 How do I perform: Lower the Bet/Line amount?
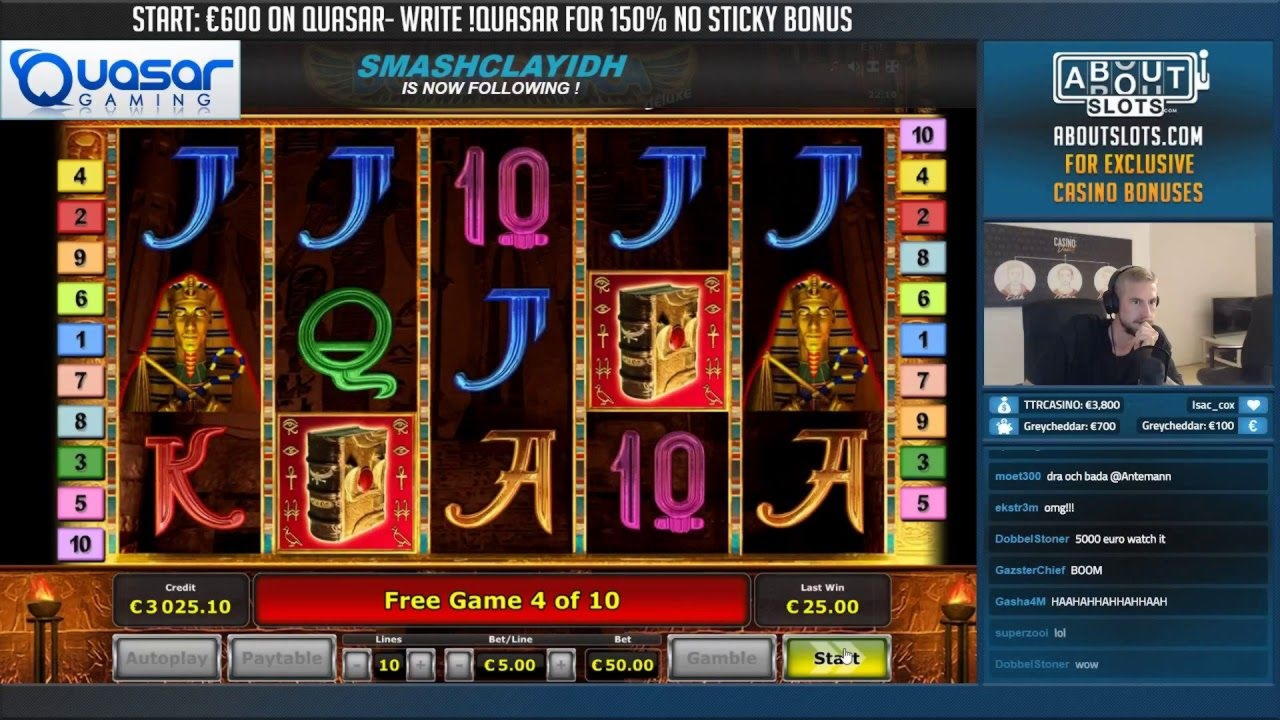459,664
